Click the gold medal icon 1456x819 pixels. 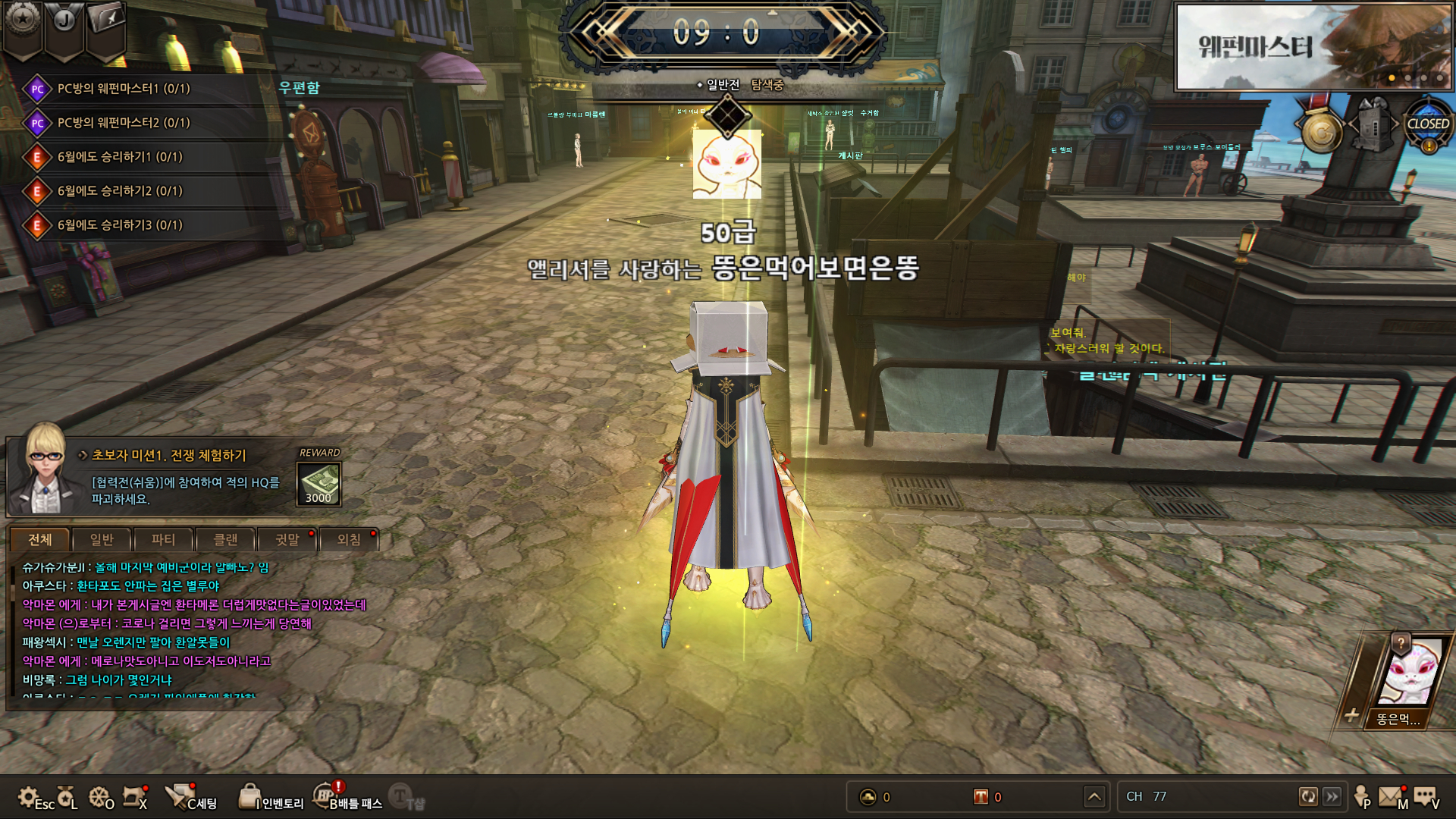pyautogui.click(x=1322, y=132)
